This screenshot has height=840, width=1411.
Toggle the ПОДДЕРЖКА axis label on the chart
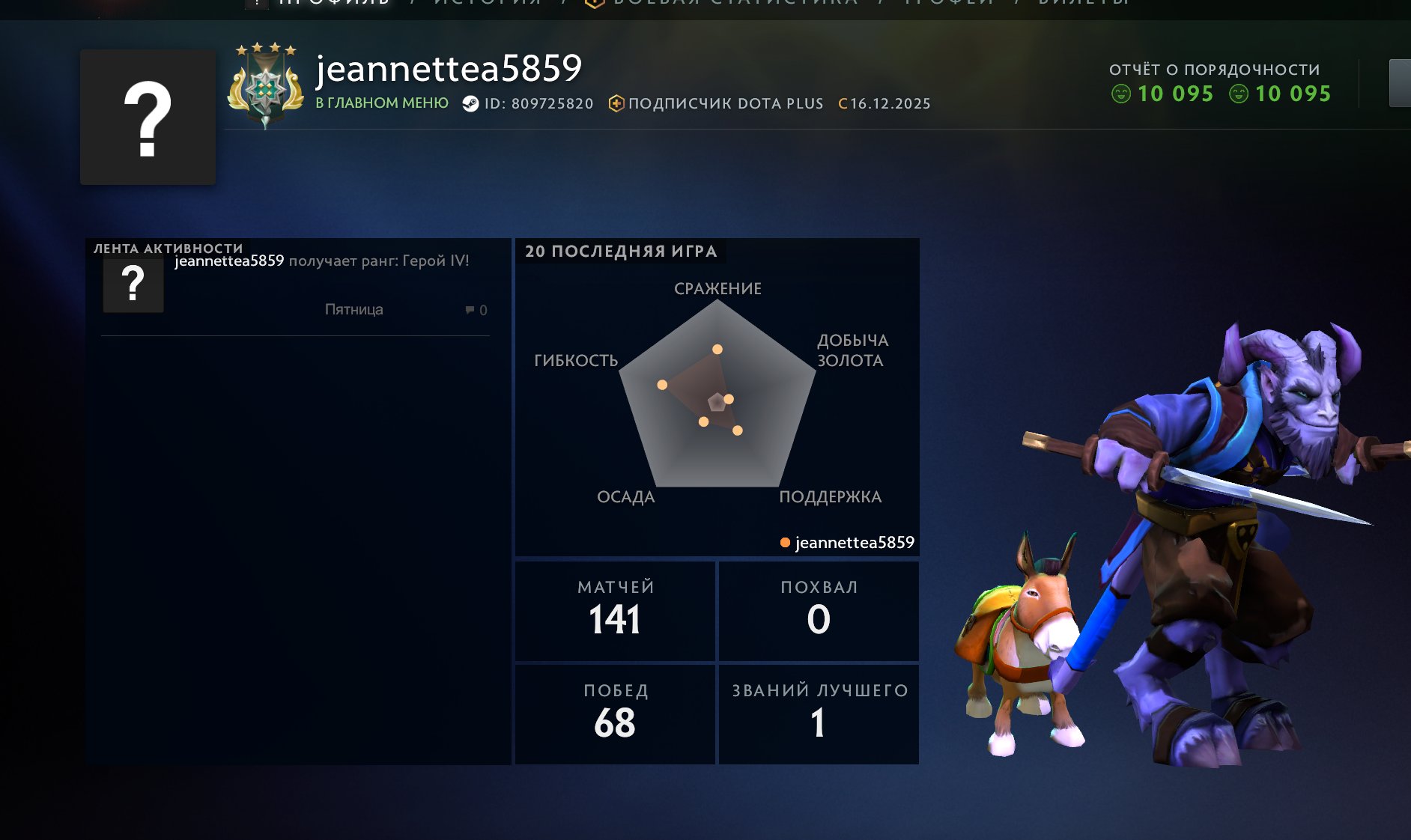pos(831,496)
